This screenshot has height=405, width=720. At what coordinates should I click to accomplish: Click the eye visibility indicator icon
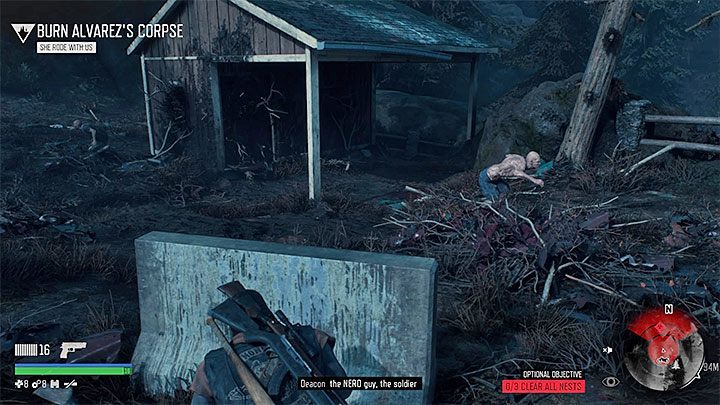611,381
